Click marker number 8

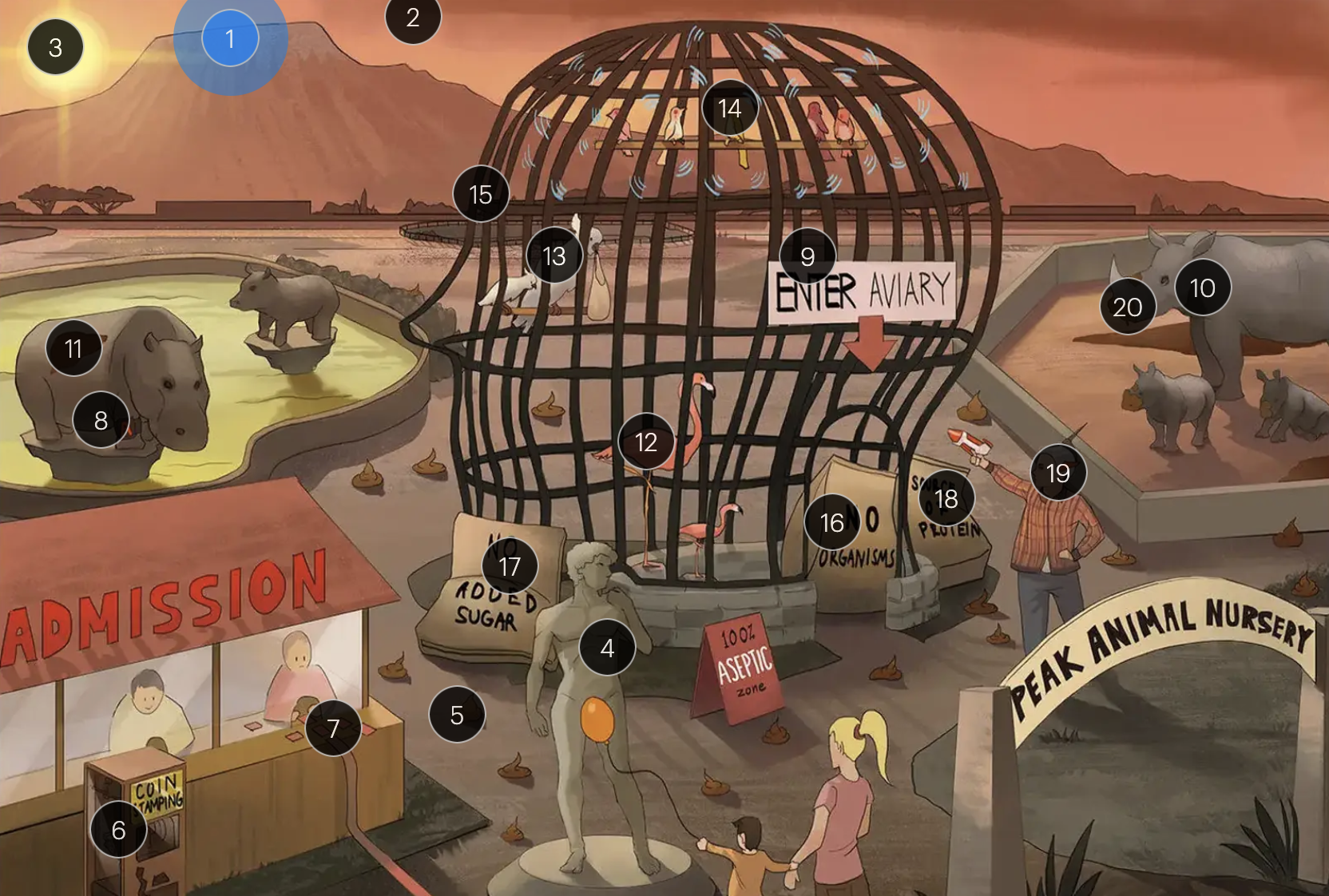[x=101, y=420]
